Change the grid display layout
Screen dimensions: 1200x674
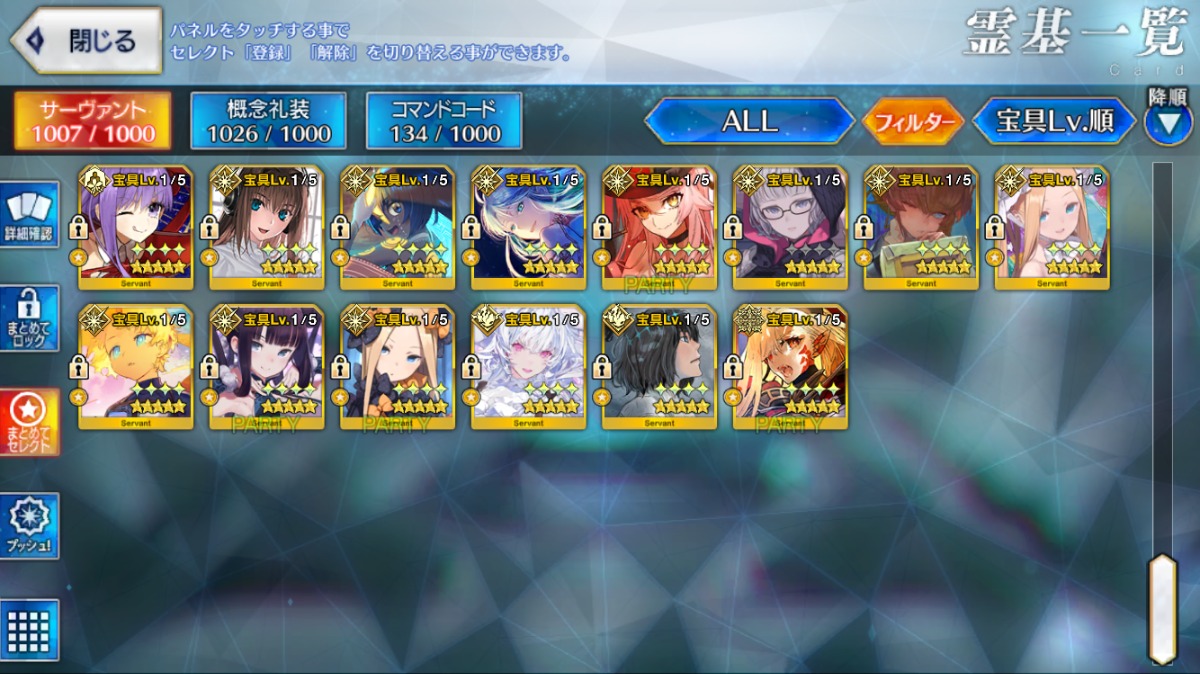[x=29, y=630]
